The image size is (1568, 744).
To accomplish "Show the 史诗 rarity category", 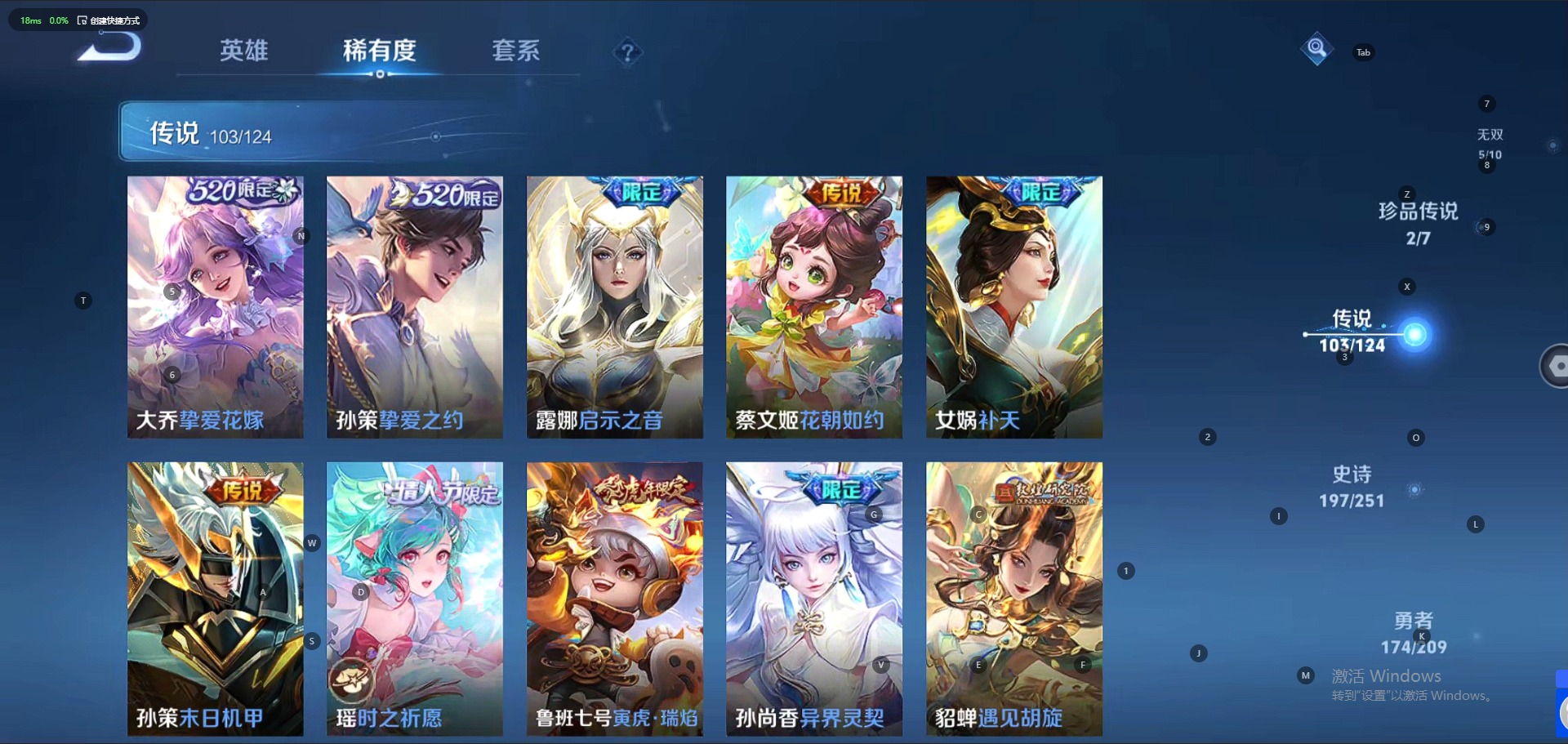I will 1352,486.
